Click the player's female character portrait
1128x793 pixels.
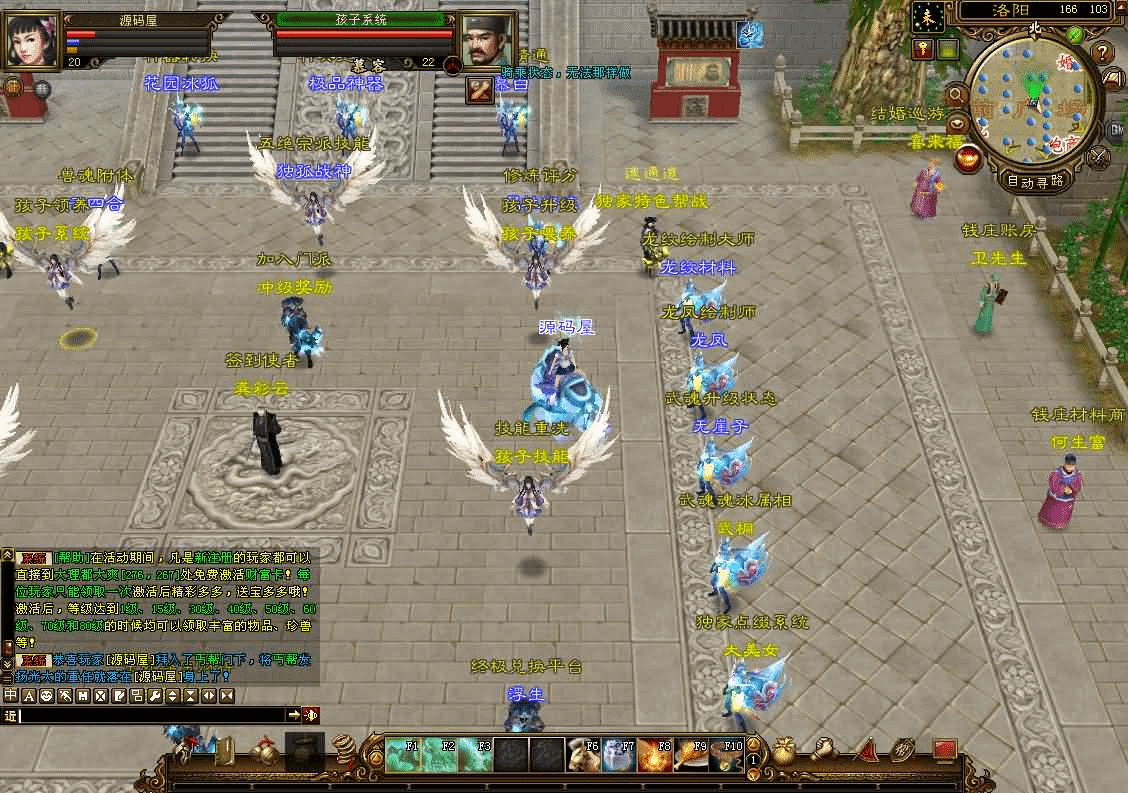32,40
